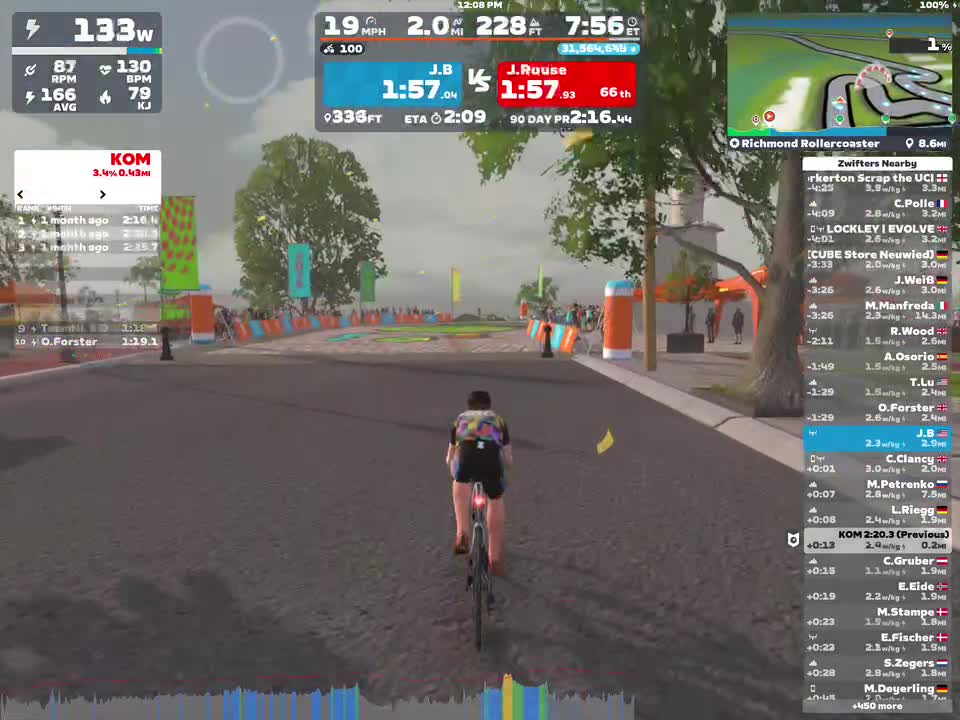960x720 pixels.
Task: Select C.Gruber in the nearby list
Action: click(877, 565)
